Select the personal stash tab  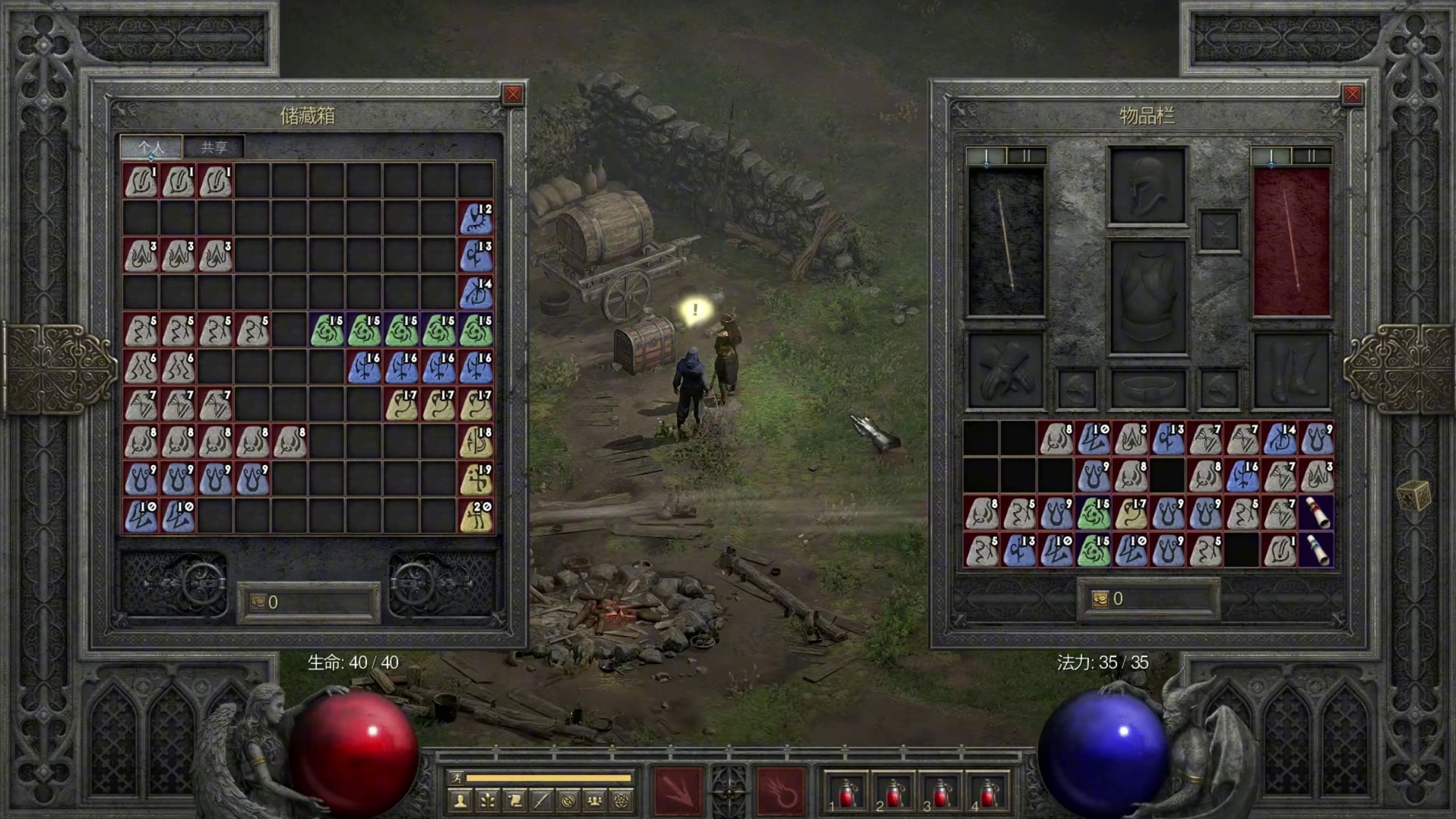(151, 147)
